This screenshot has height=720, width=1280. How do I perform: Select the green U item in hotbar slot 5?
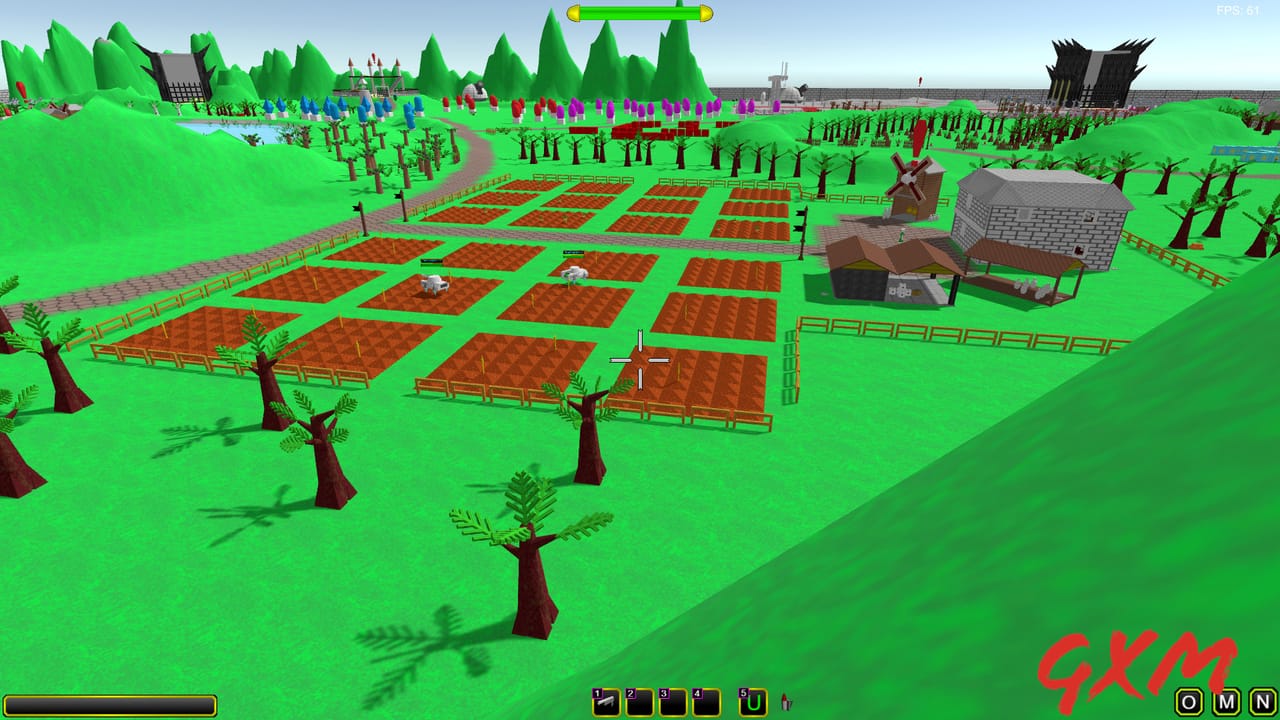(x=753, y=700)
